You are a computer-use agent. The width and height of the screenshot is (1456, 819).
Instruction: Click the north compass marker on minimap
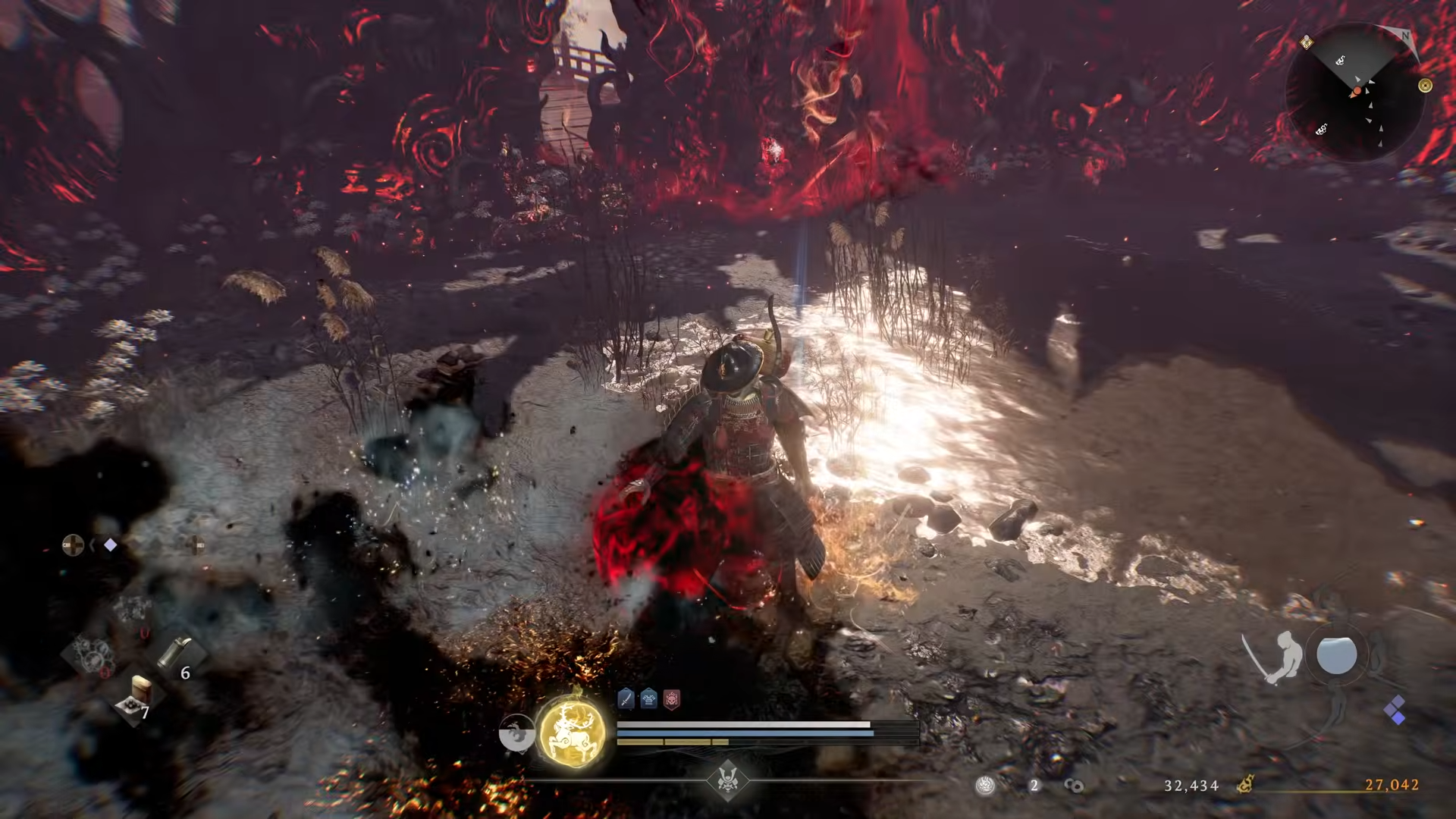tap(1405, 36)
